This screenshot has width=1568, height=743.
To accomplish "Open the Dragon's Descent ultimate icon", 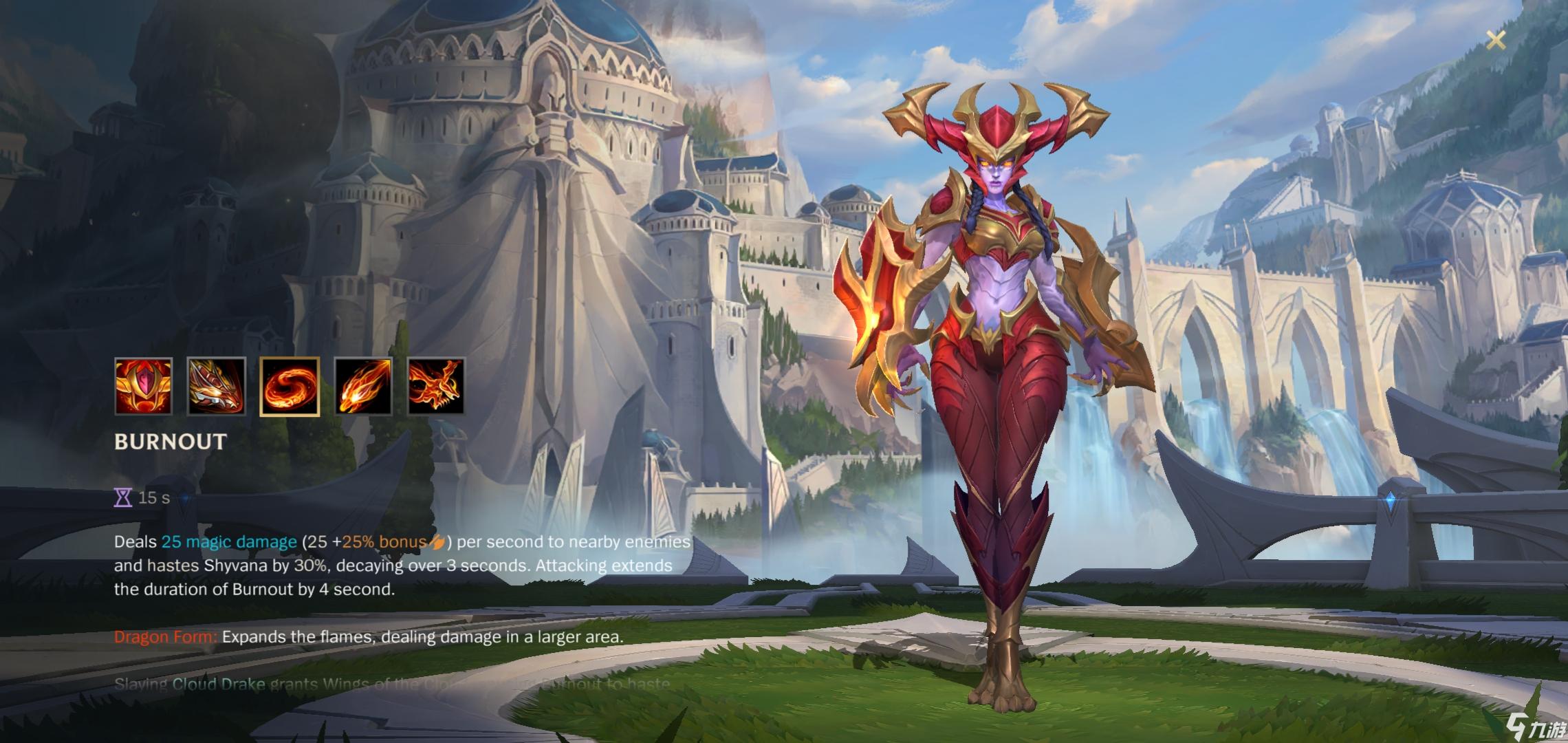I will 436,386.
